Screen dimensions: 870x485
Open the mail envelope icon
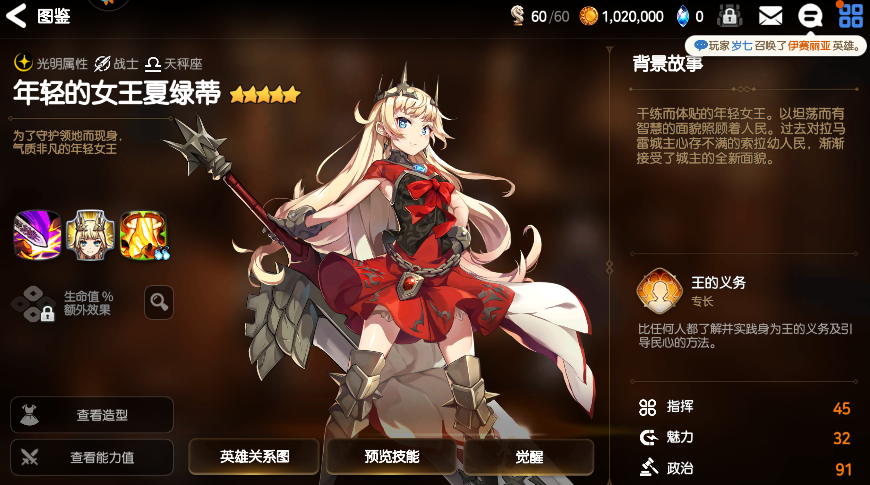point(770,16)
